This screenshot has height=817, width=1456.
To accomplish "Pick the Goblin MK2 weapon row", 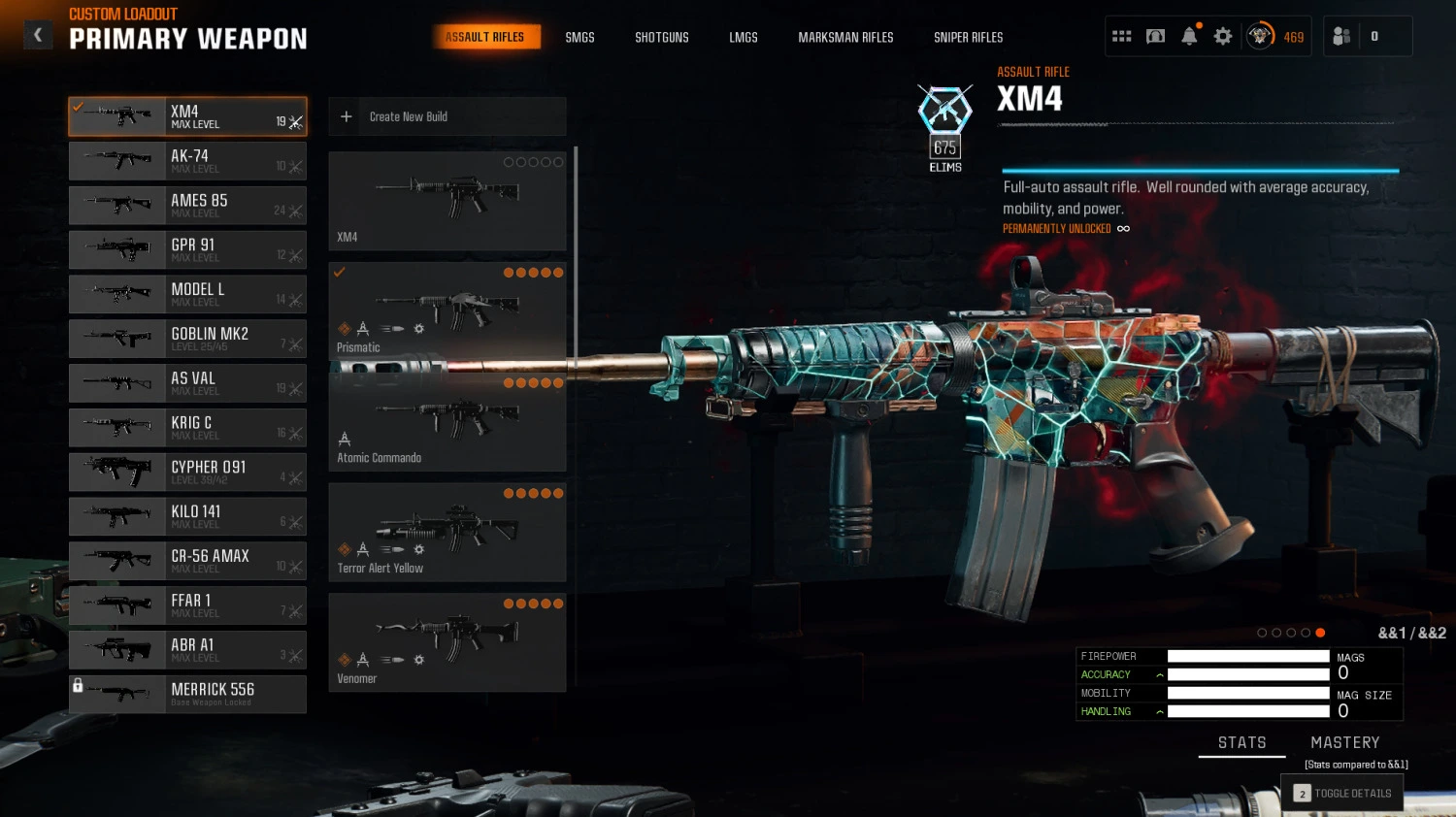I will 187,339.
